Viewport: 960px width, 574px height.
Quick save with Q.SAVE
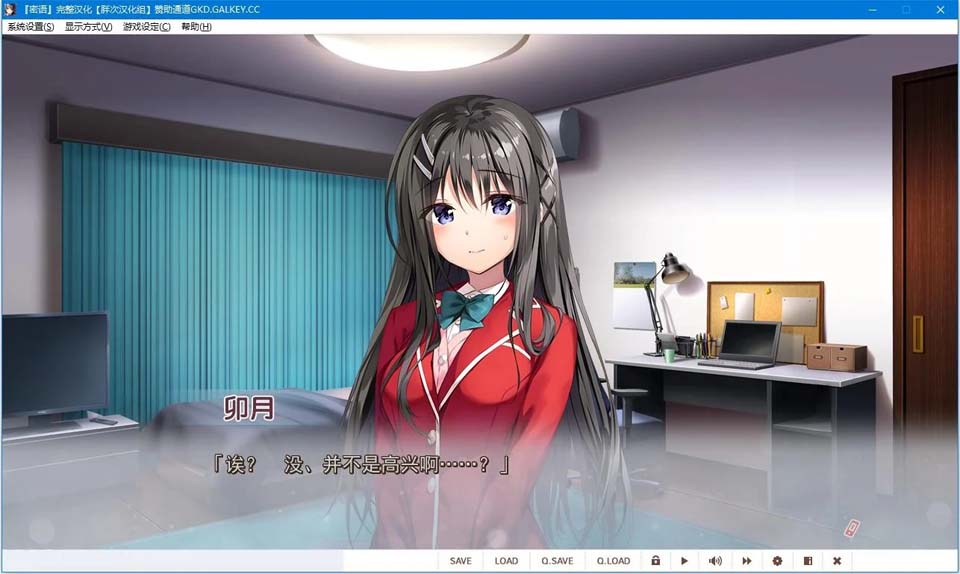(x=557, y=561)
